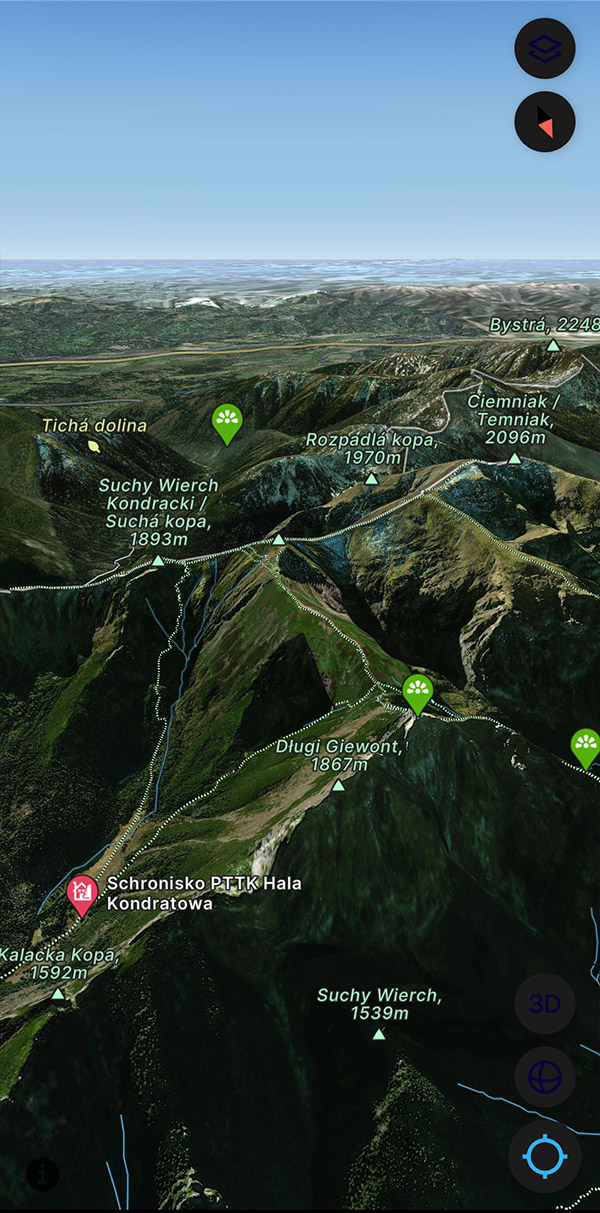Center map with the crosshair location button

pyautogui.click(x=545, y=1157)
